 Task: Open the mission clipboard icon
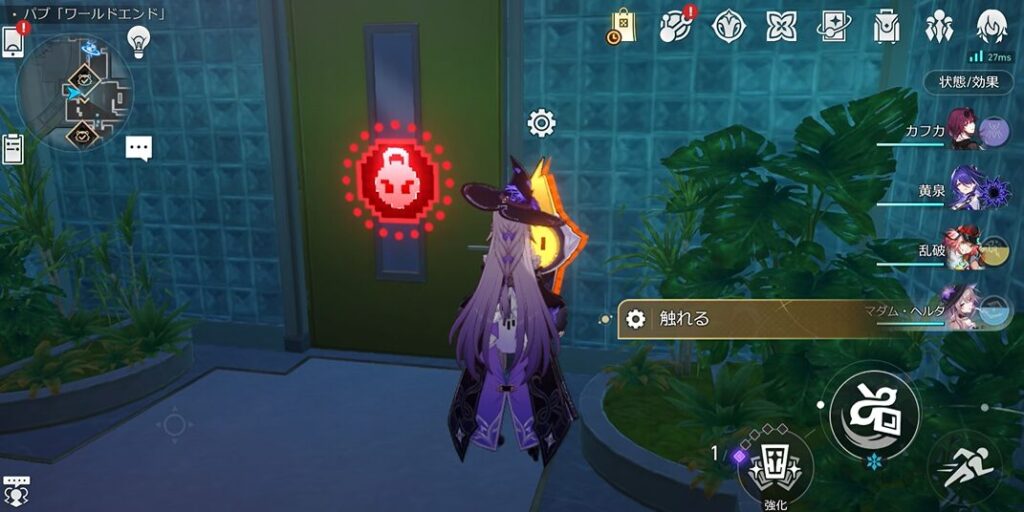(13, 150)
